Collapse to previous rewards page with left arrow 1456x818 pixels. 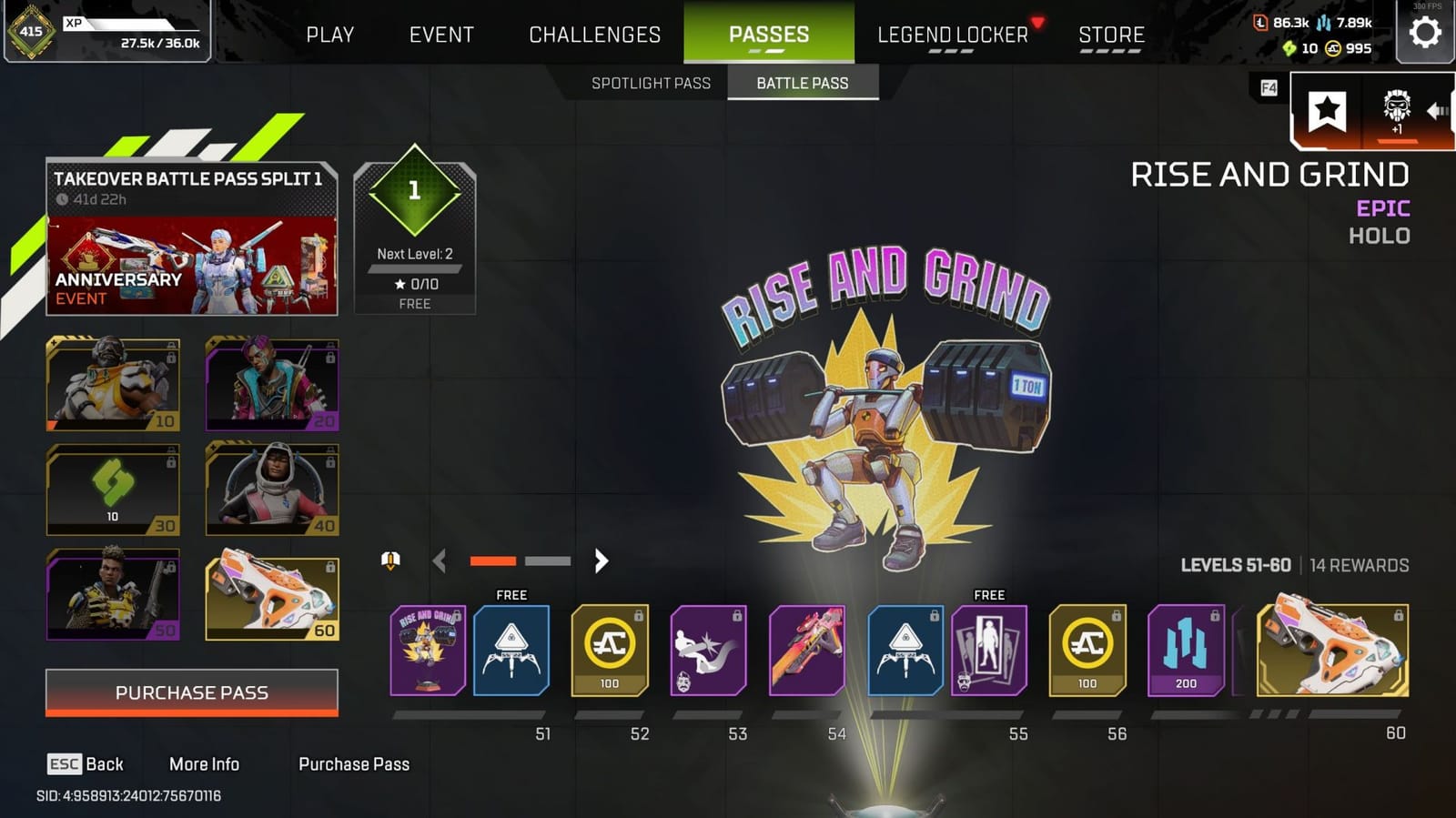440,561
